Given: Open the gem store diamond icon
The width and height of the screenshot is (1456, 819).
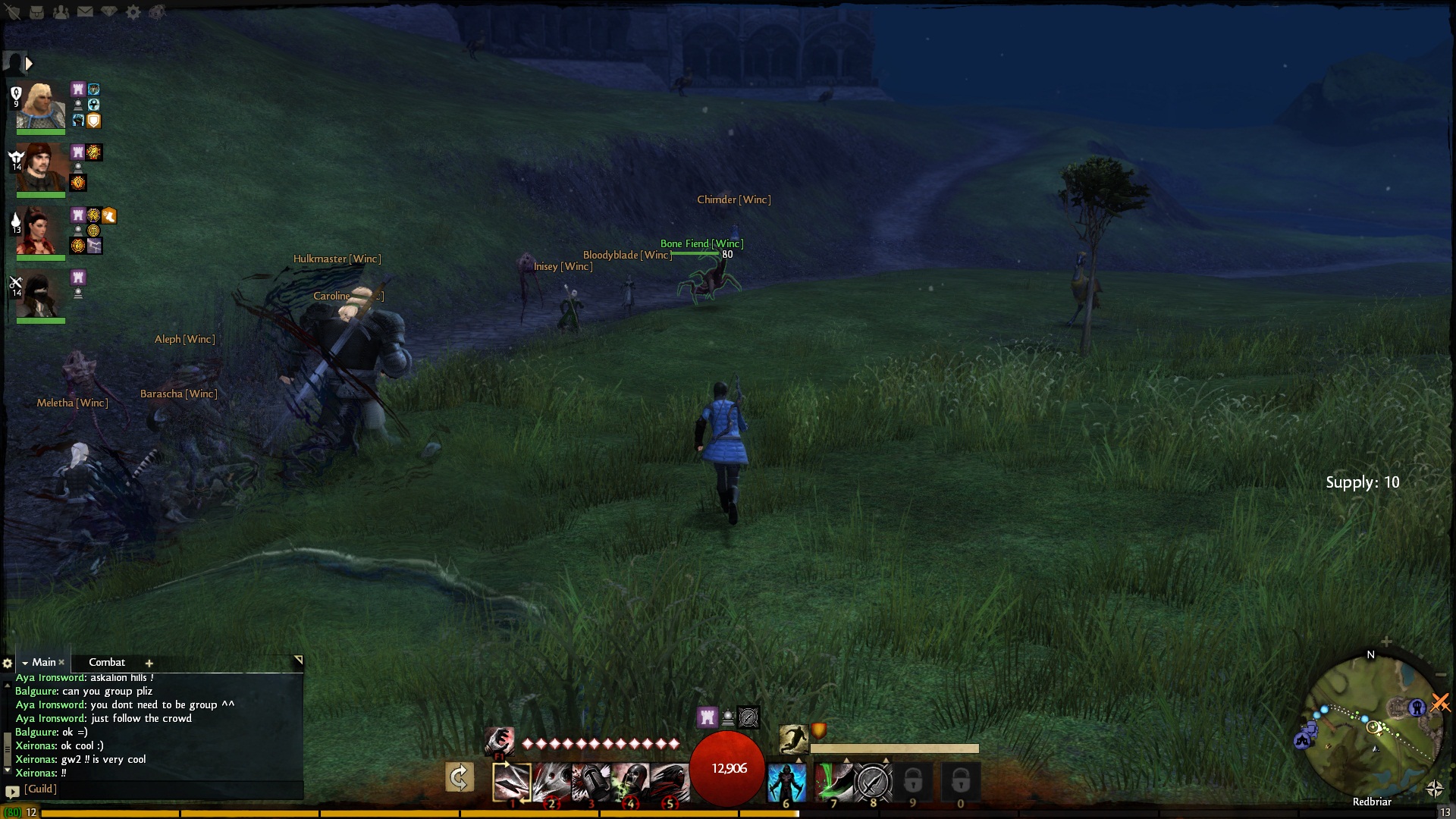Looking at the screenshot, I should pyautogui.click(x=109, y=12).
